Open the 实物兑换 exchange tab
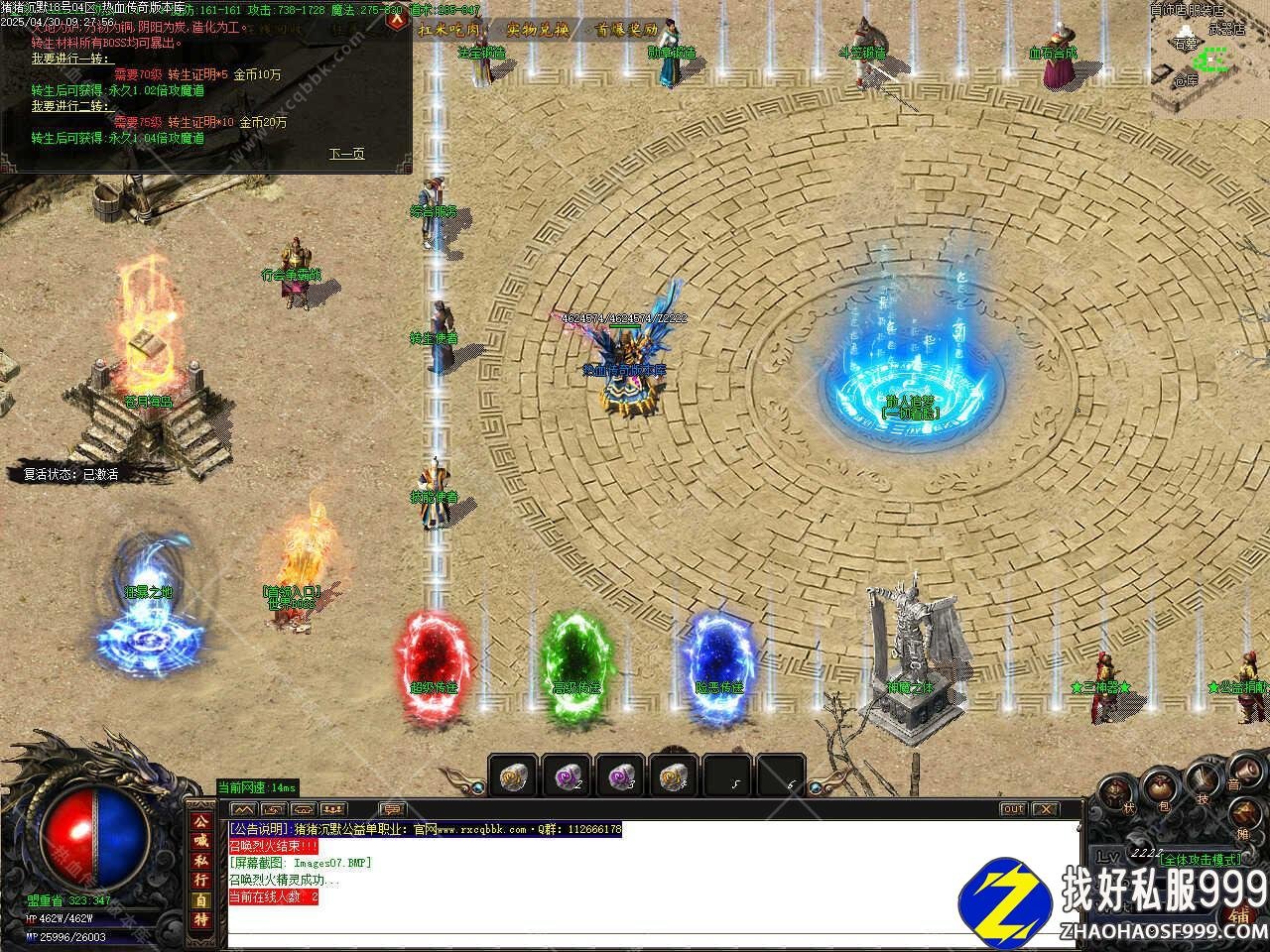This screenshot has height=952, width=1270. (x=538, y=29)
